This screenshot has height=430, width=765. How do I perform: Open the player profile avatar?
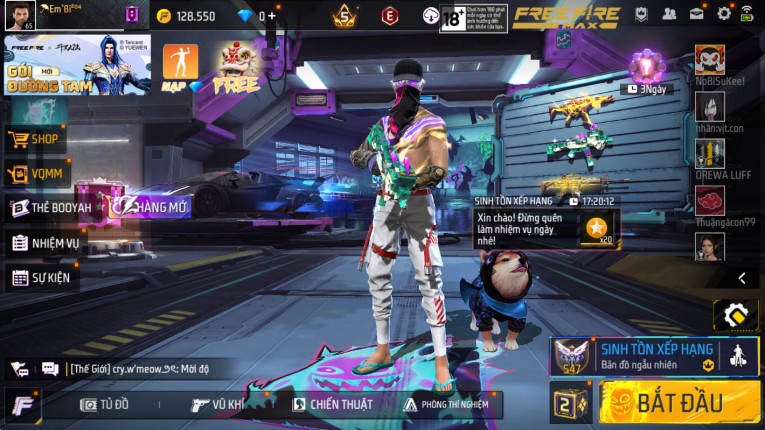[20, 15]
